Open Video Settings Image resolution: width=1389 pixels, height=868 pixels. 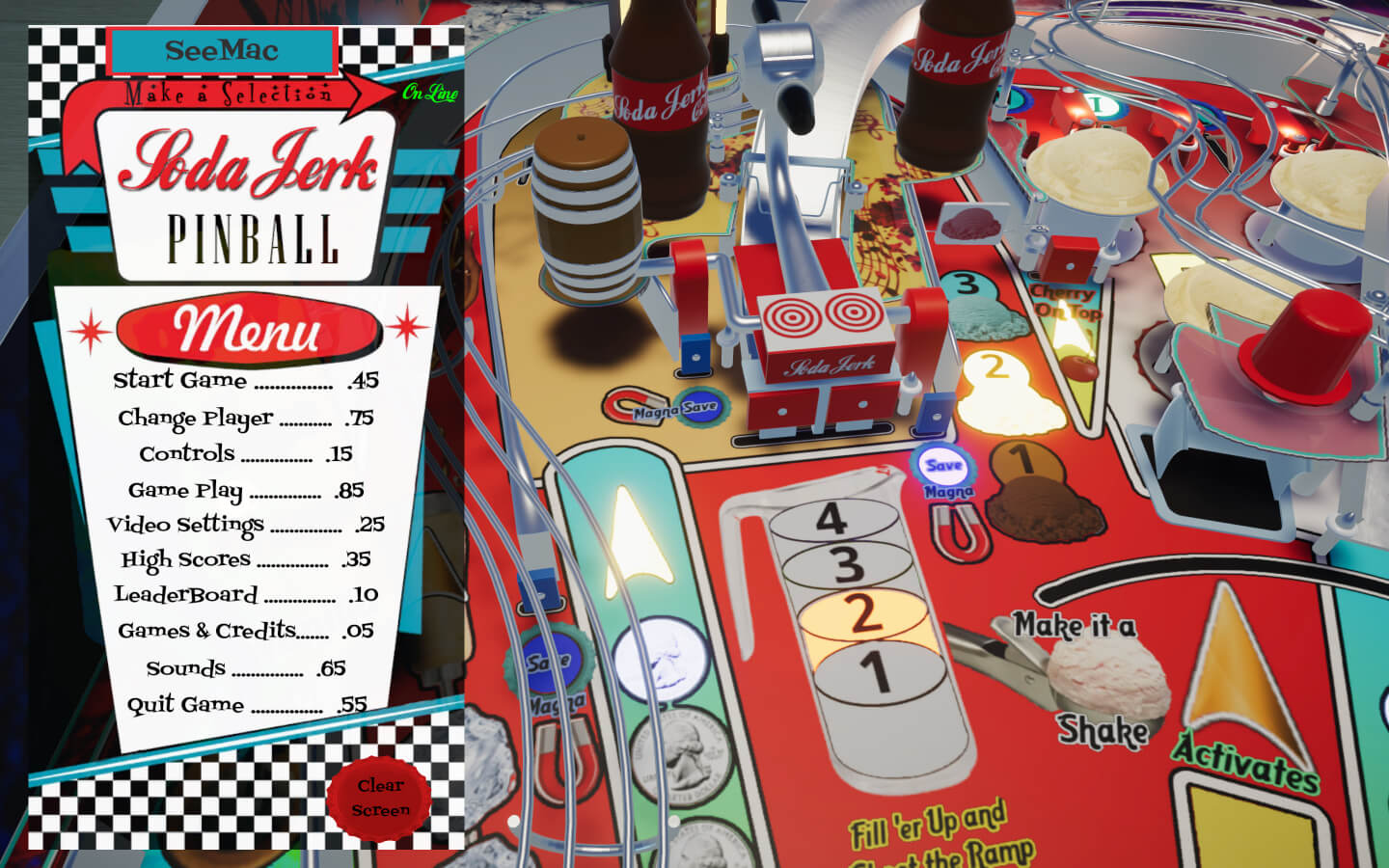pyautogui.click(x=245, y=525)
